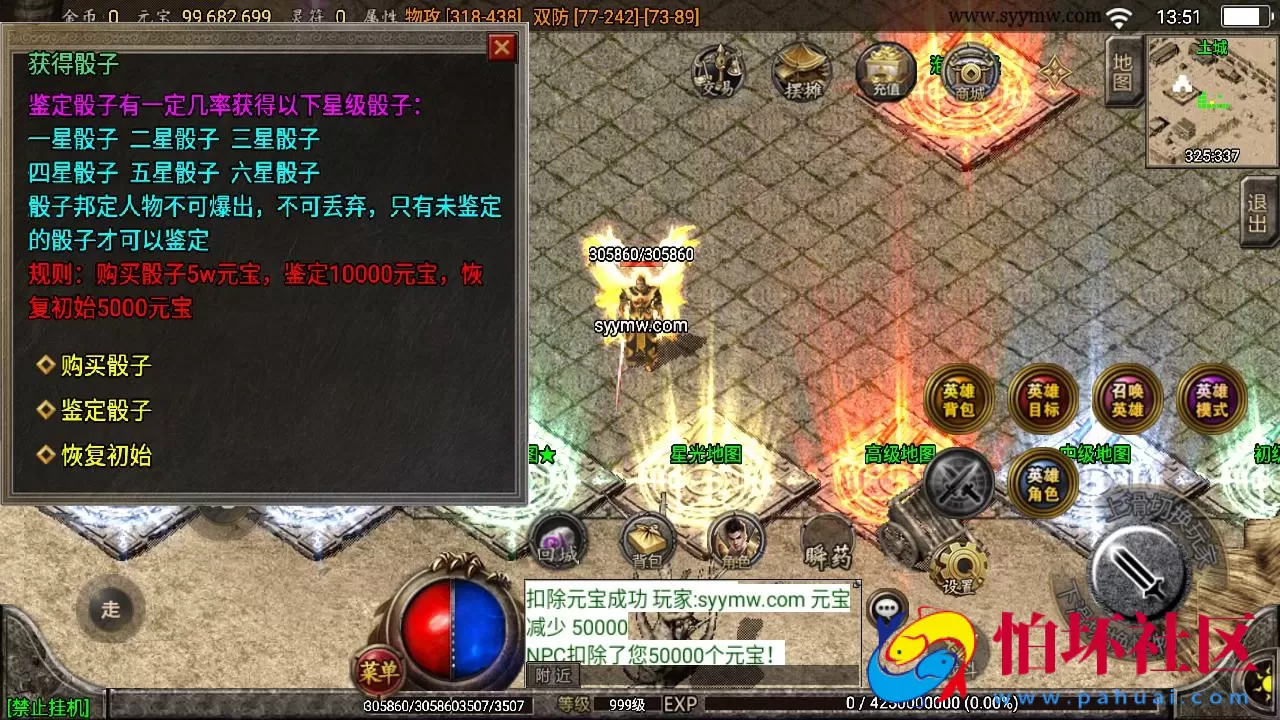Open the 交易 (trade) icon
This screenshot has width=1280, height=720.
point(716,73)
